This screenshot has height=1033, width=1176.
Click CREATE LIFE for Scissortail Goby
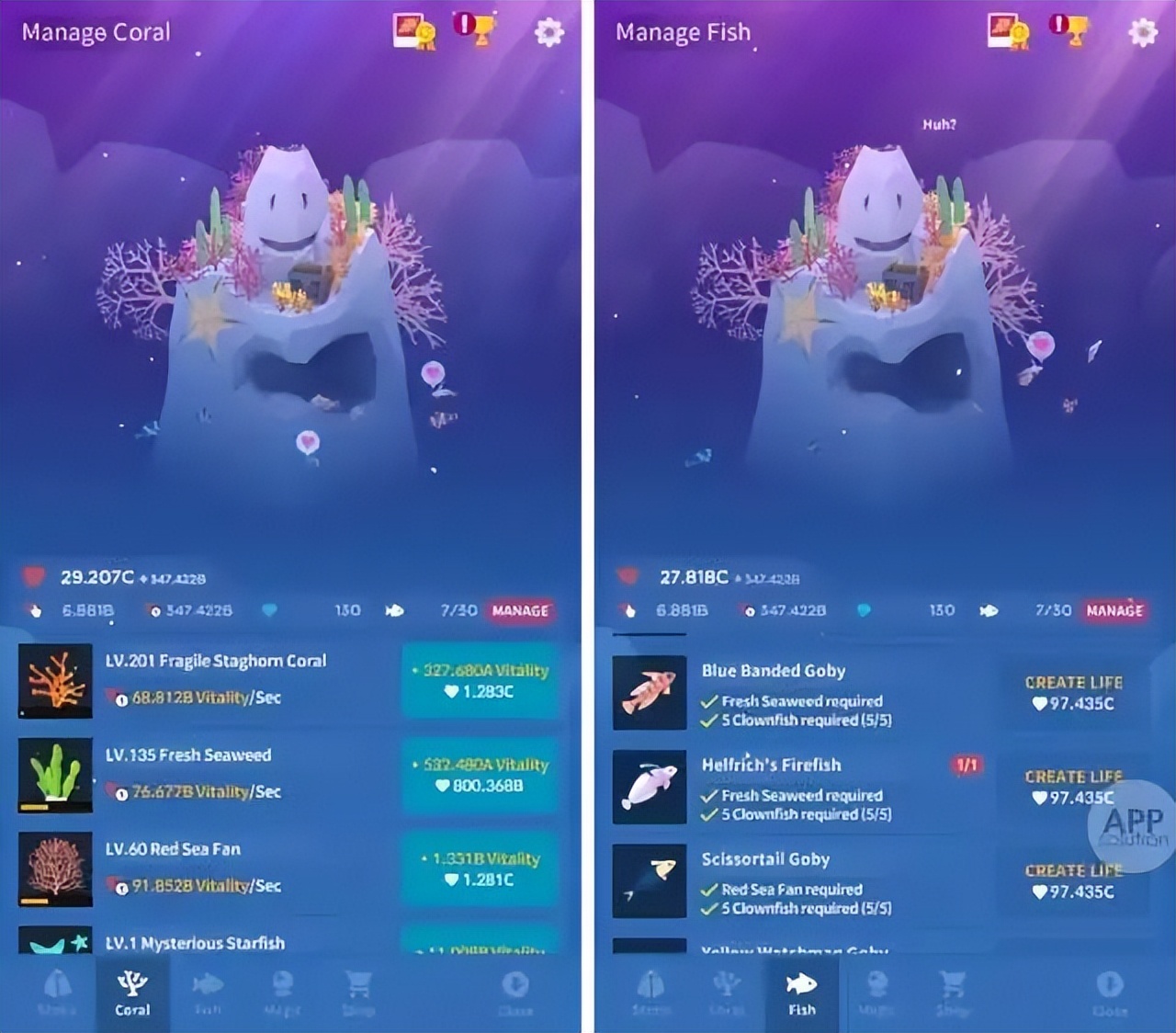[x=1073, y=880]
